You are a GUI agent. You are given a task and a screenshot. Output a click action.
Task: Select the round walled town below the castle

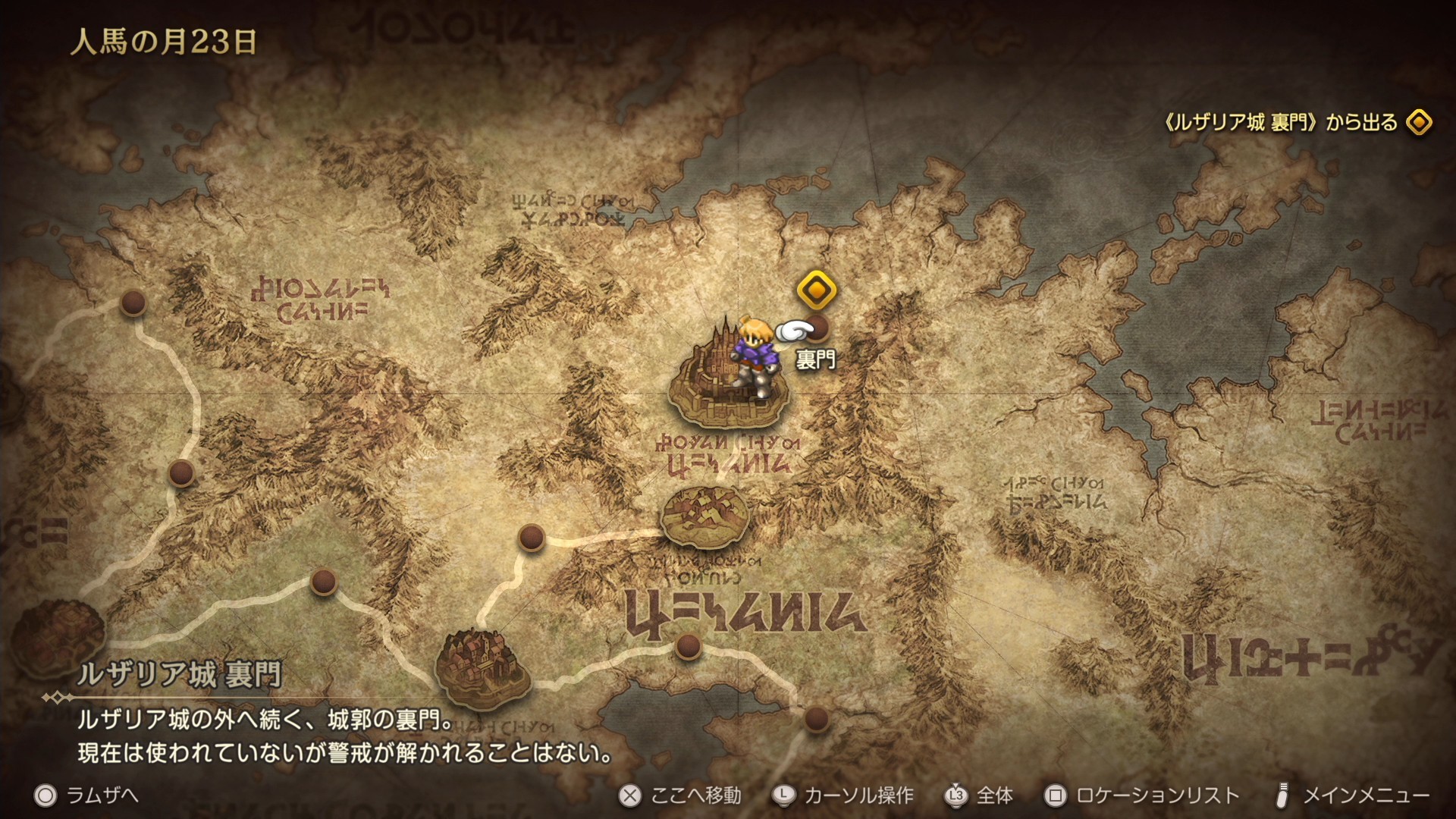pos(704,517)
